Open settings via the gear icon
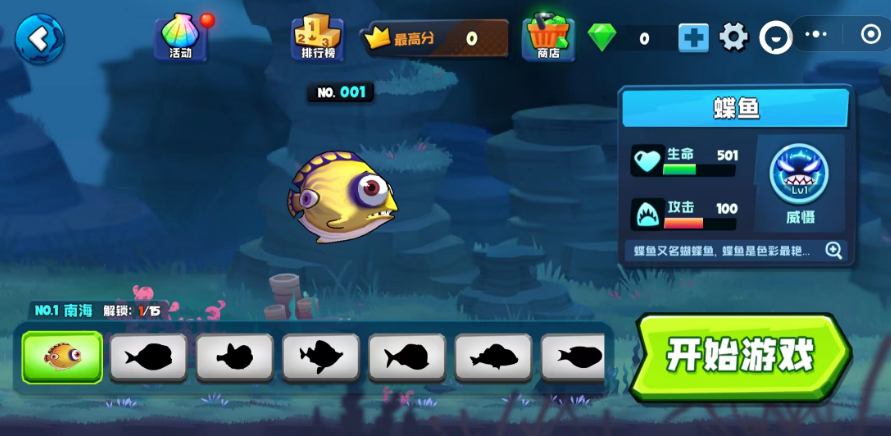891x436 pixels. 734,38
